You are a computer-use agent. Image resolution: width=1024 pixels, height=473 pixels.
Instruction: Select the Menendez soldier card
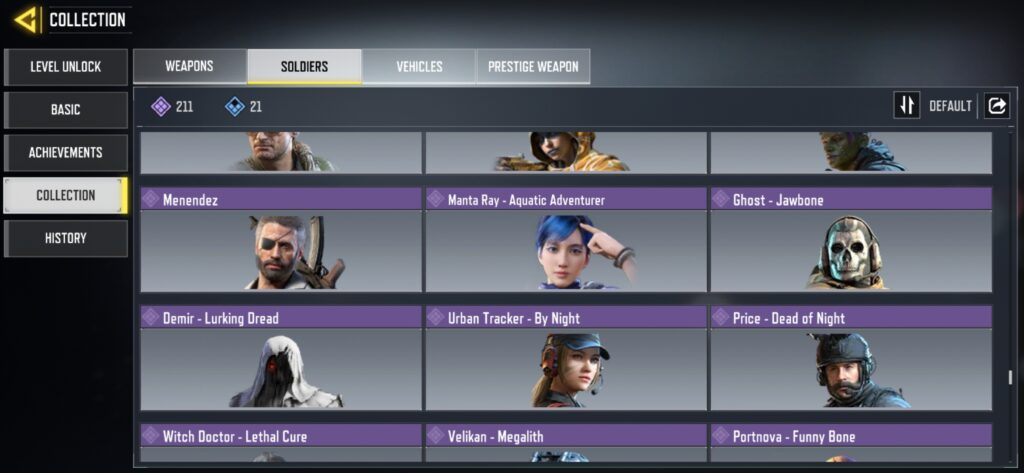(281, 240)
